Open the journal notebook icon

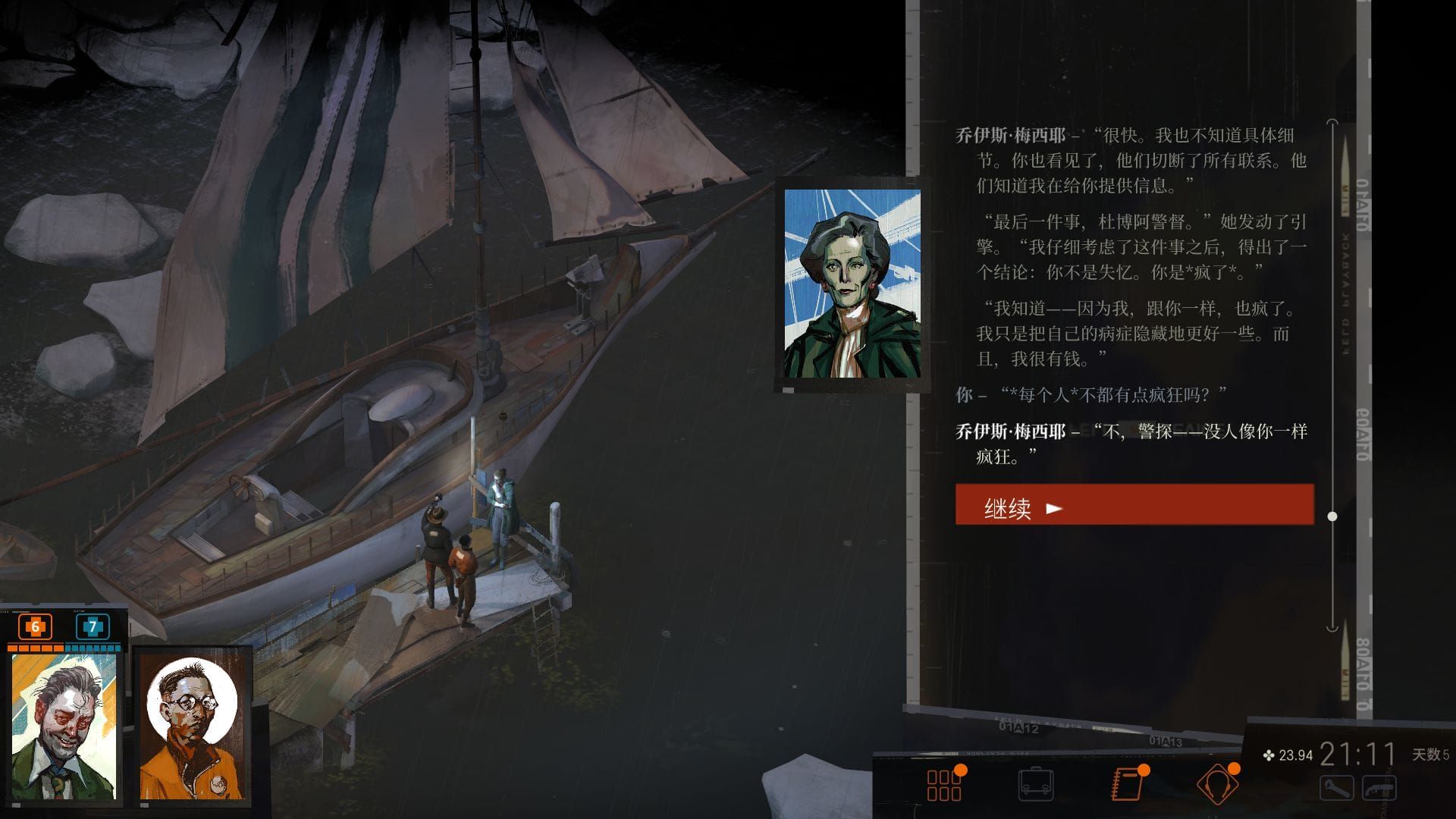click(x=1126, y=784)
